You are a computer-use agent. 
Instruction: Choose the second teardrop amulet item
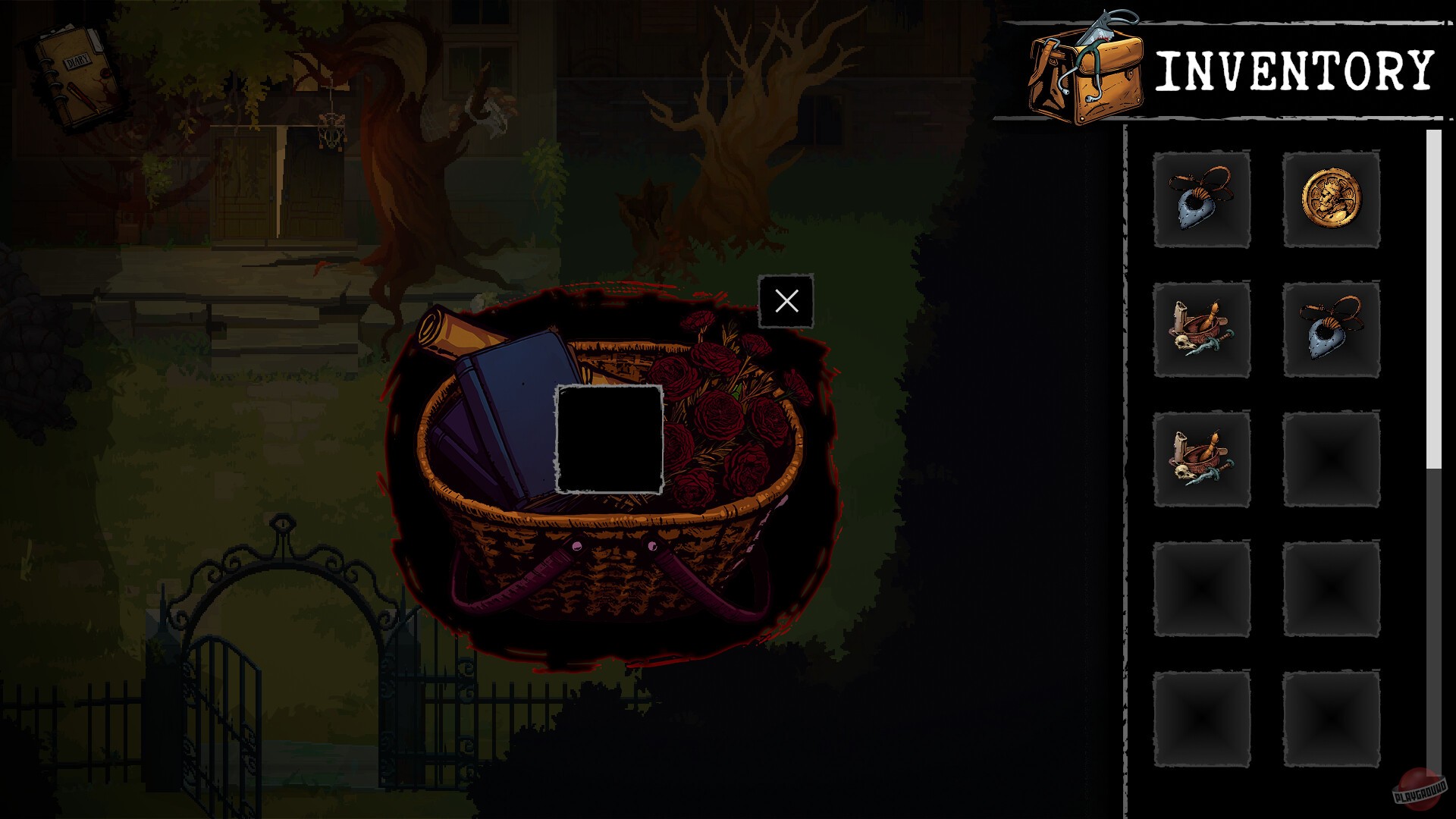1332,330
